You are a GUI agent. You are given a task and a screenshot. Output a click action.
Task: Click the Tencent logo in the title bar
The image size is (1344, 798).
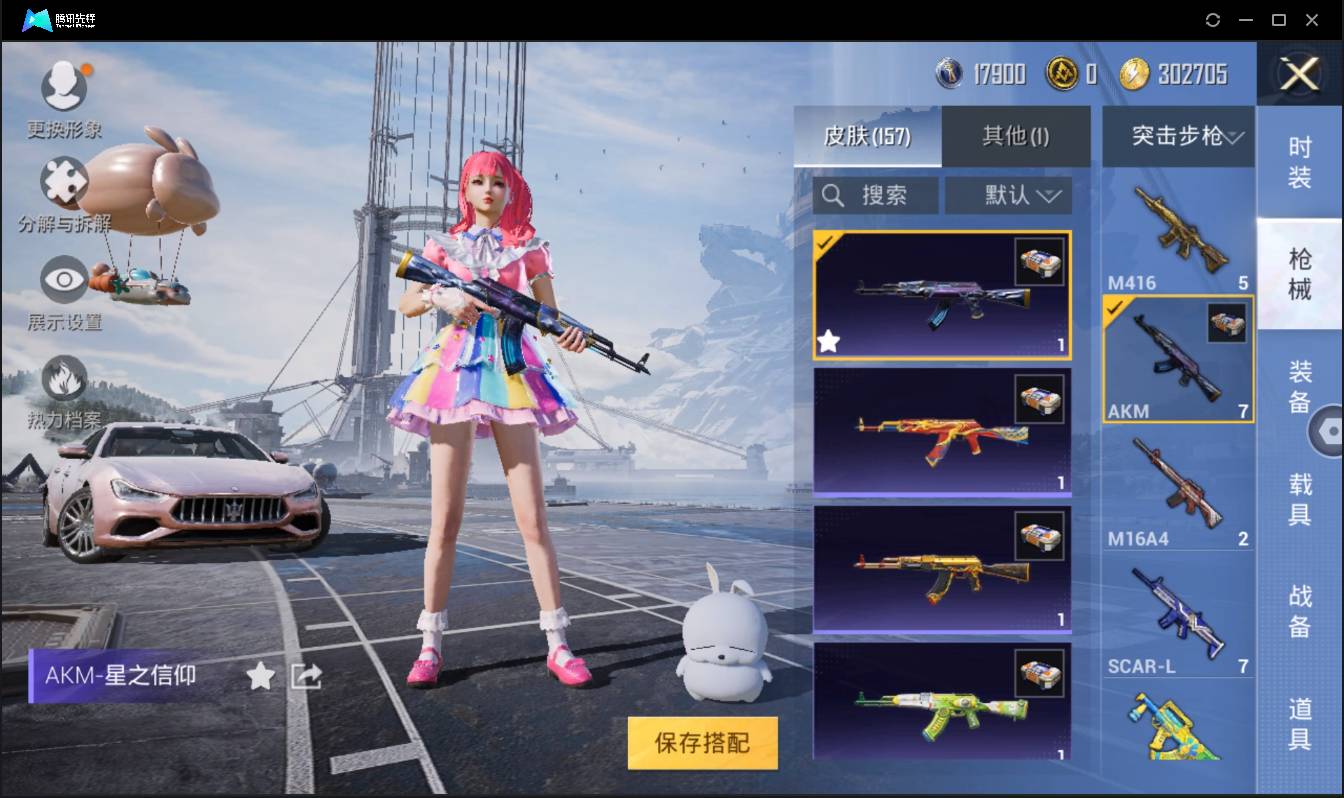click(38, 19)
